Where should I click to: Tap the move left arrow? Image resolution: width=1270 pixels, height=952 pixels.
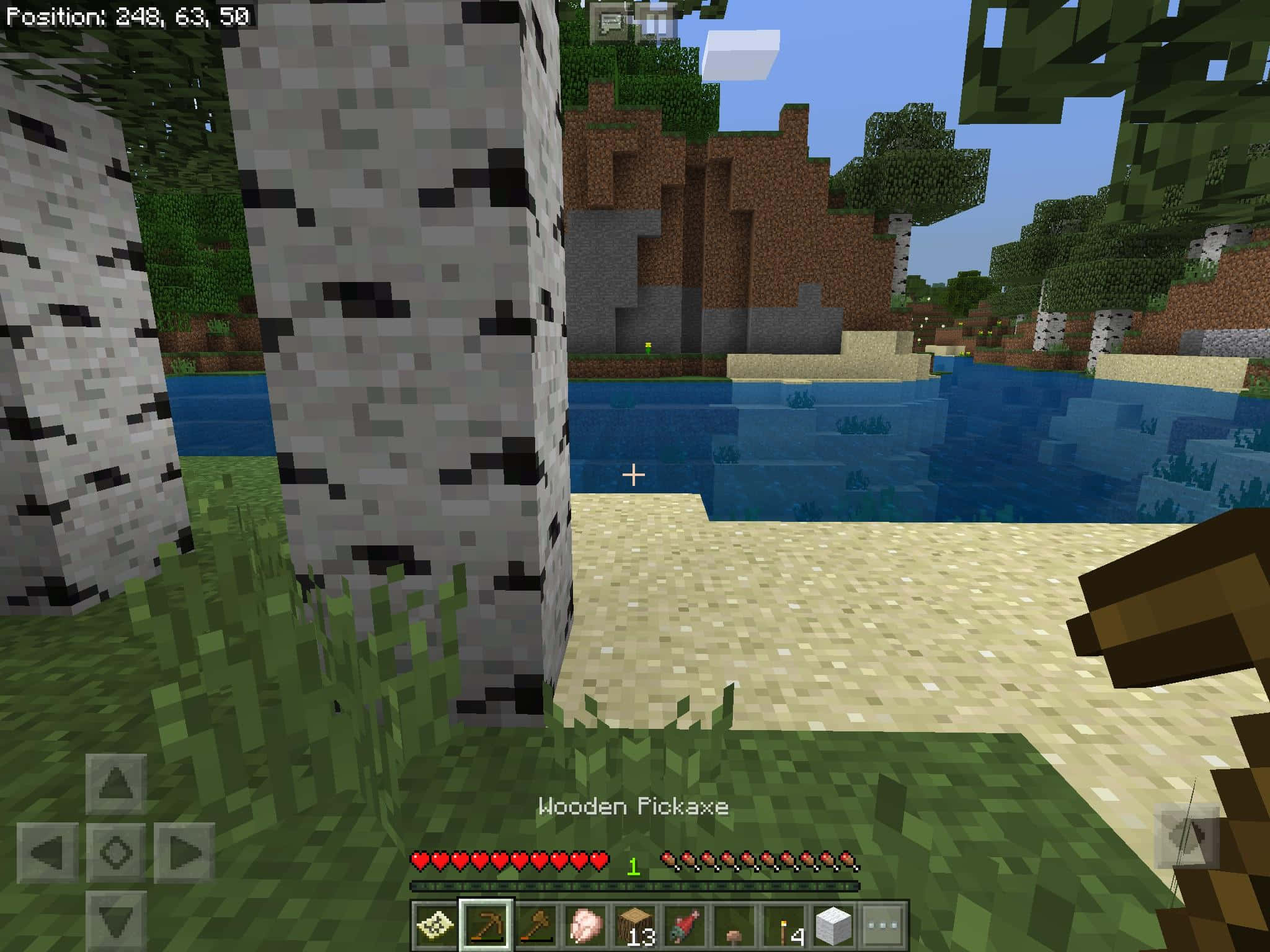47,853
